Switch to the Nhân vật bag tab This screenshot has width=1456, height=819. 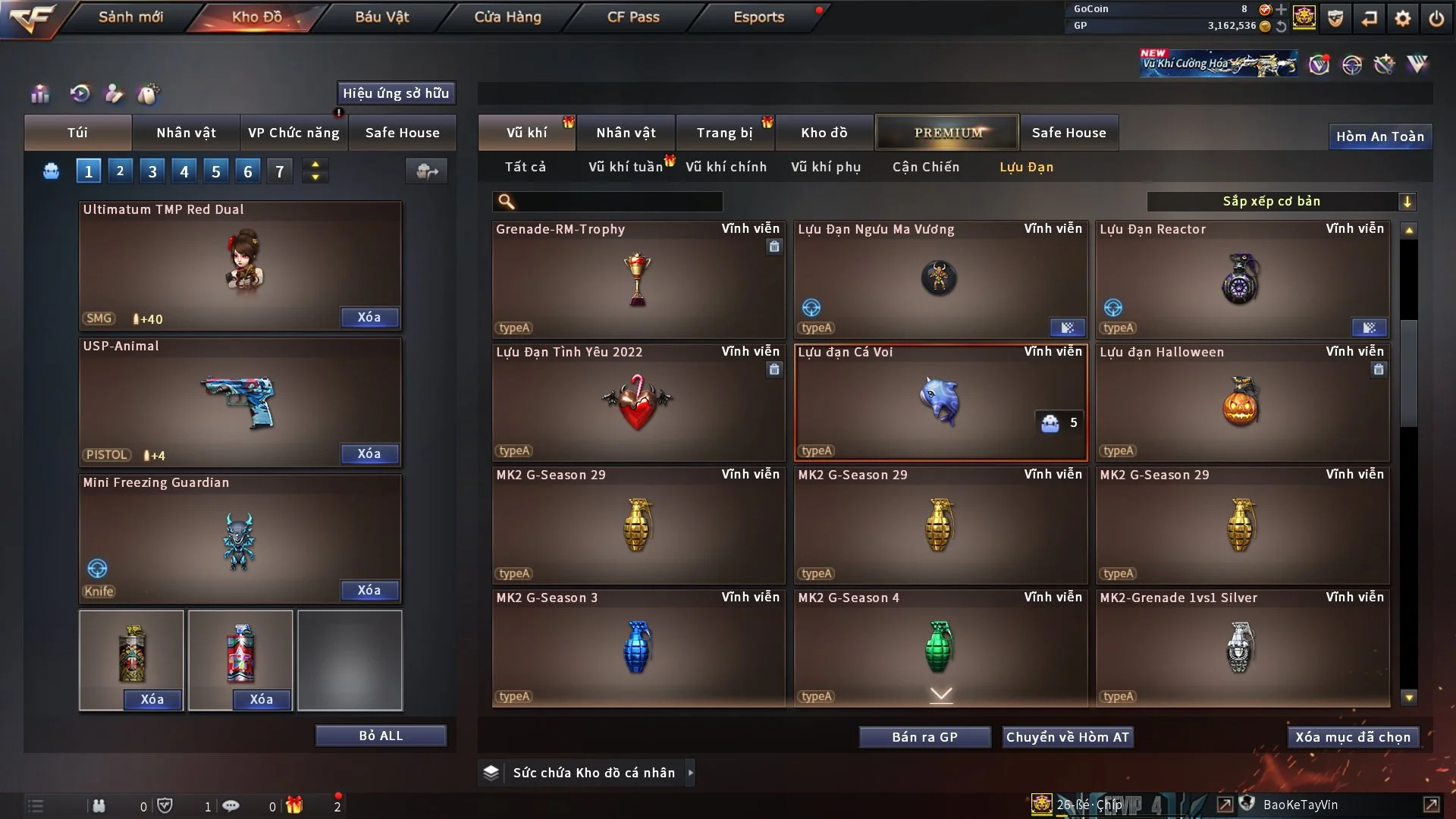186,133
